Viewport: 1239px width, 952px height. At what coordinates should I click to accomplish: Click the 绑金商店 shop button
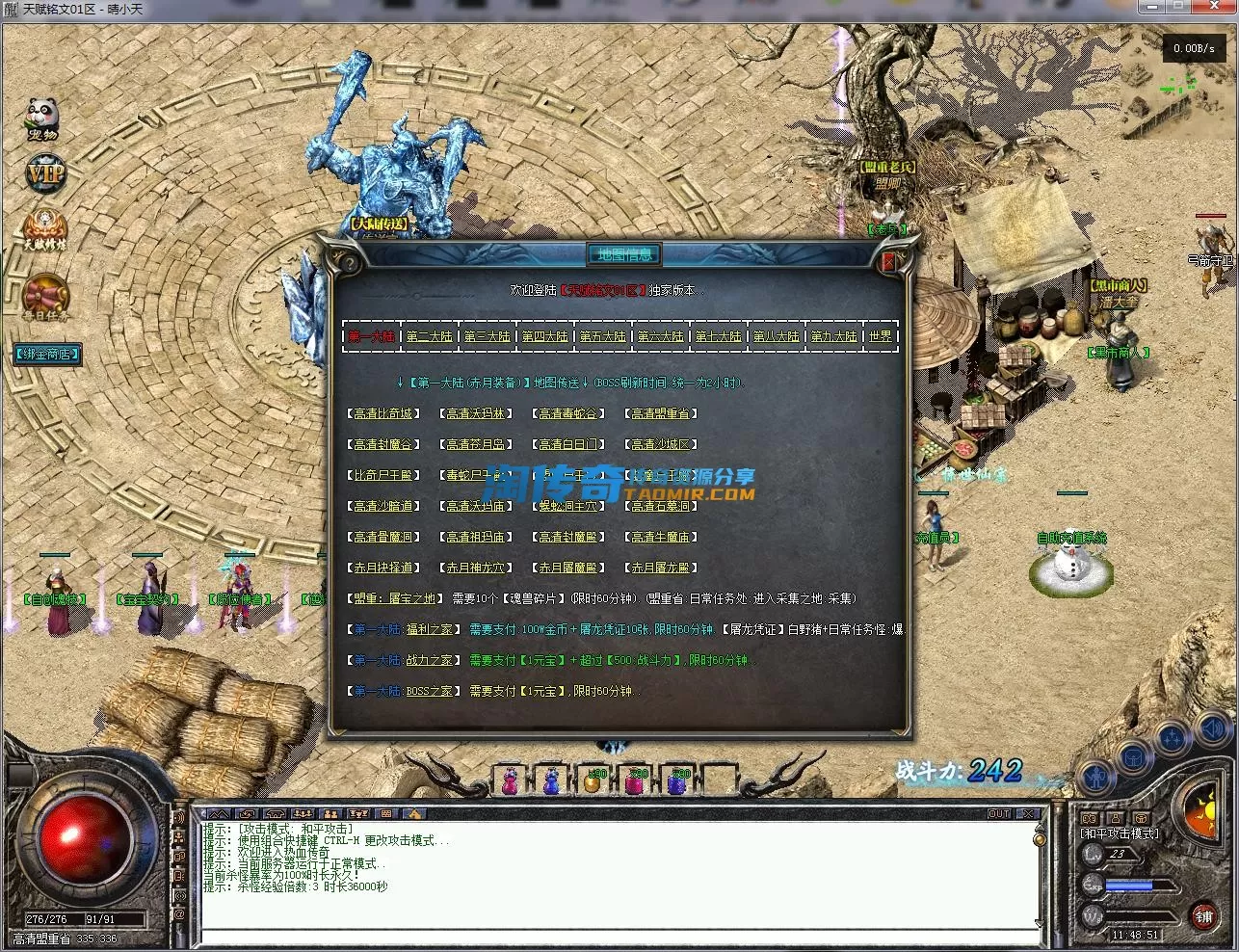tap(46, 354)
